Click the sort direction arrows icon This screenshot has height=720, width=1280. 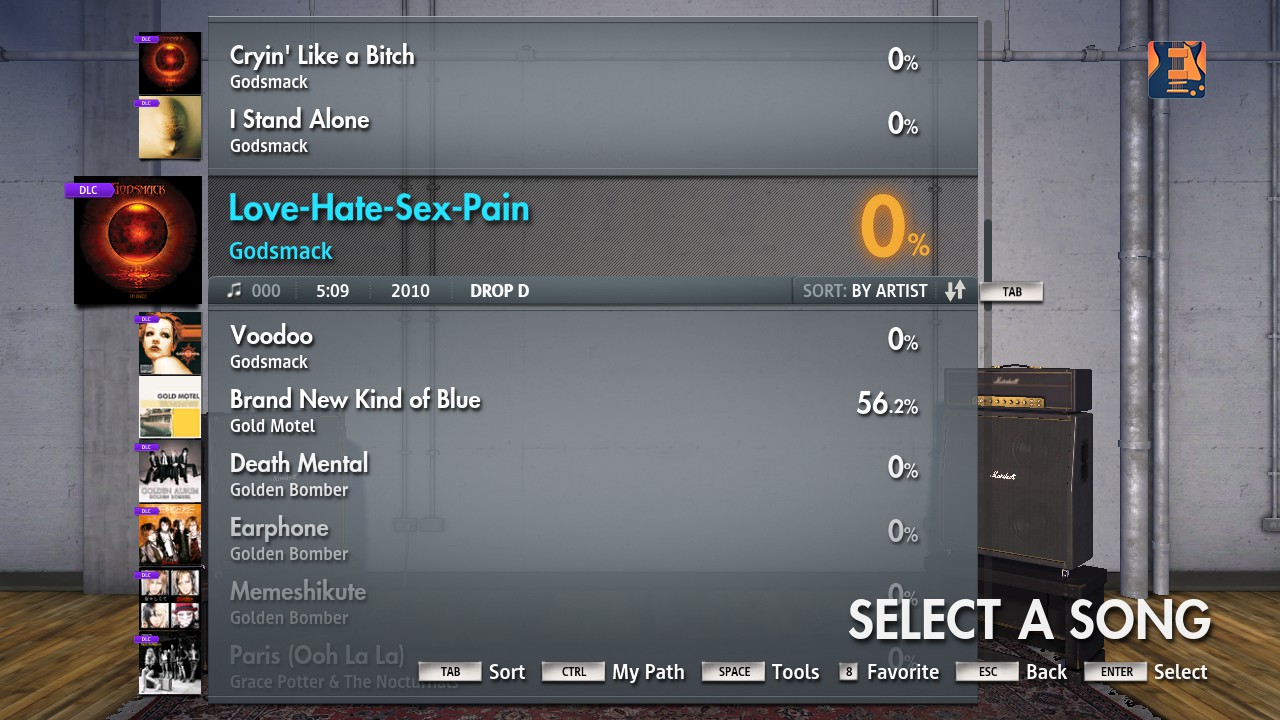point(954,291)
